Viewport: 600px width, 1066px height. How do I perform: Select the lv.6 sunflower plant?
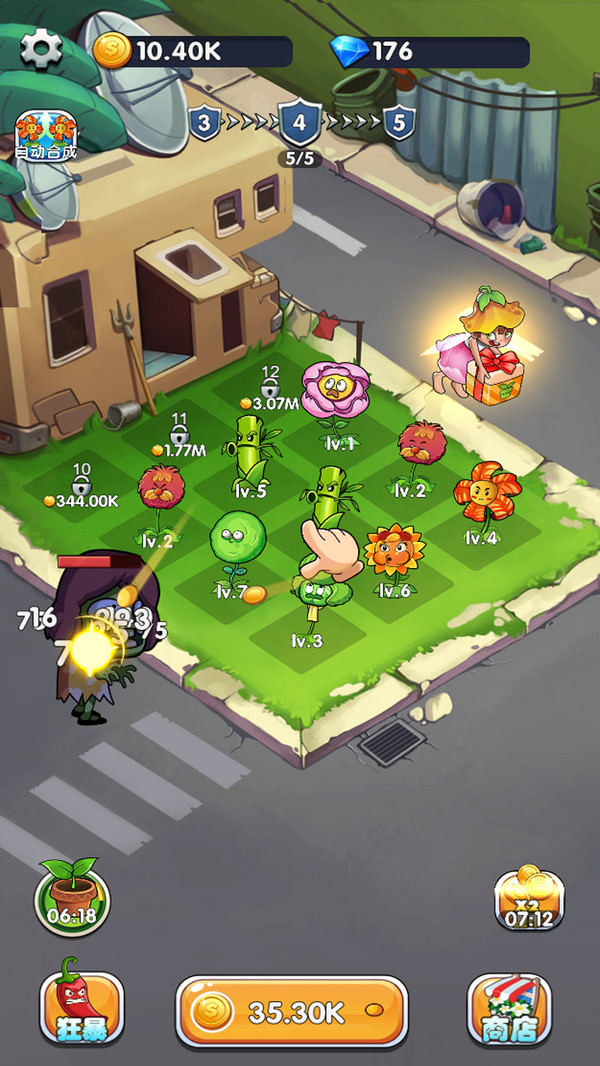pos(393,557)
